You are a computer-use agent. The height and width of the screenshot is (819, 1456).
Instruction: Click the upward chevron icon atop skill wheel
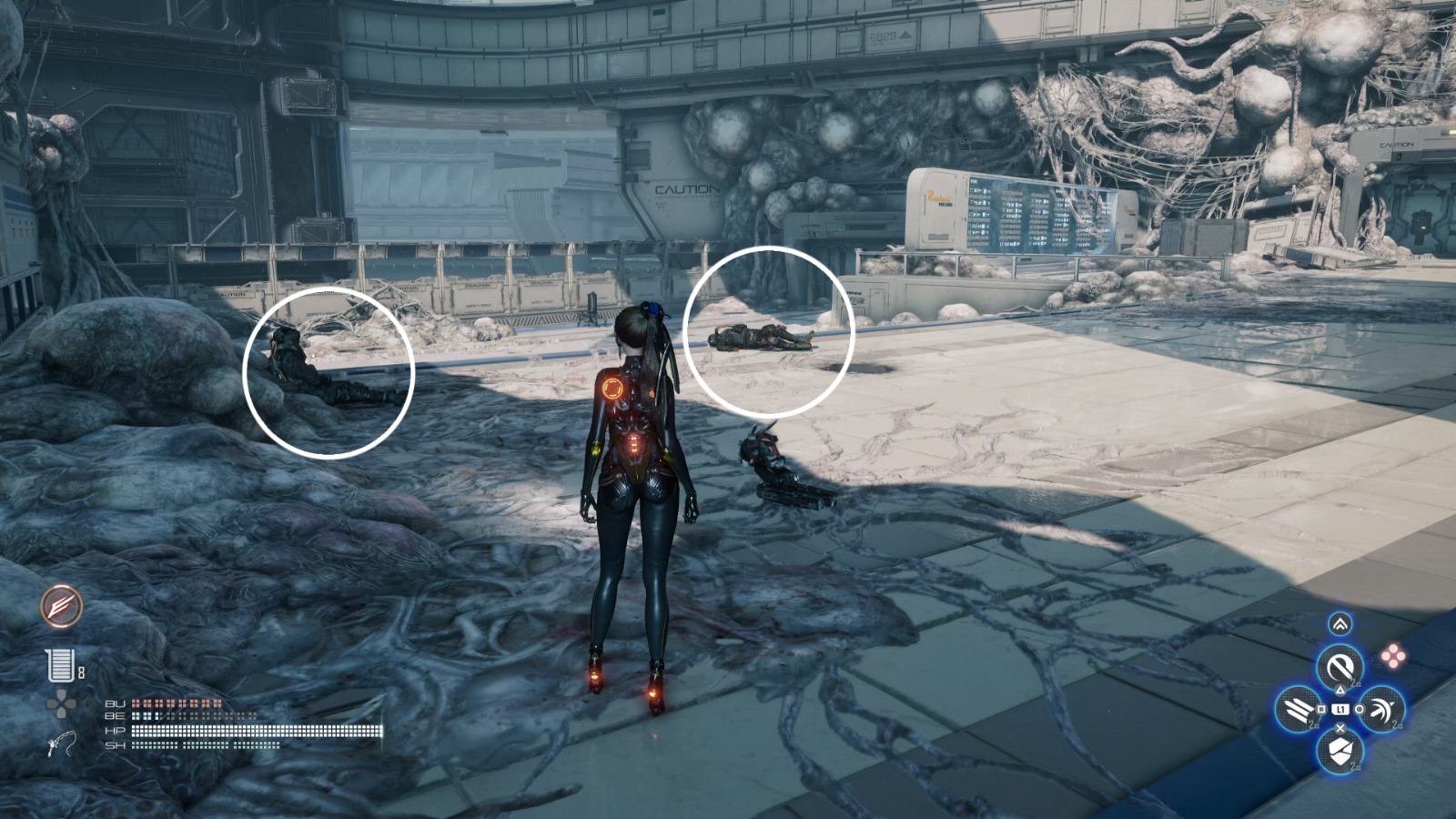(x=1340, y=622)
